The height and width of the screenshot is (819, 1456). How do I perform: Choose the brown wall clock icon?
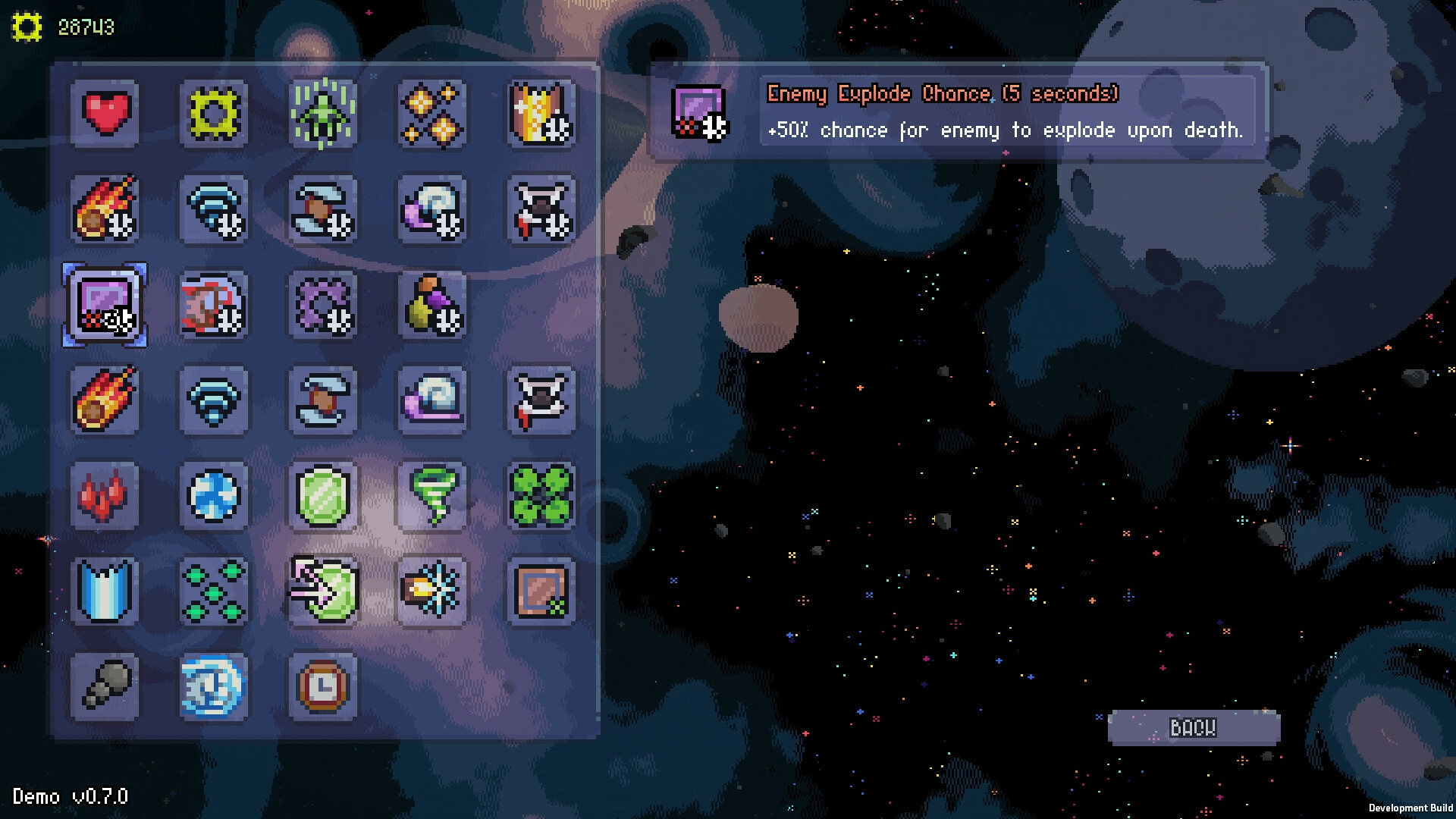[x=323, y=687]
